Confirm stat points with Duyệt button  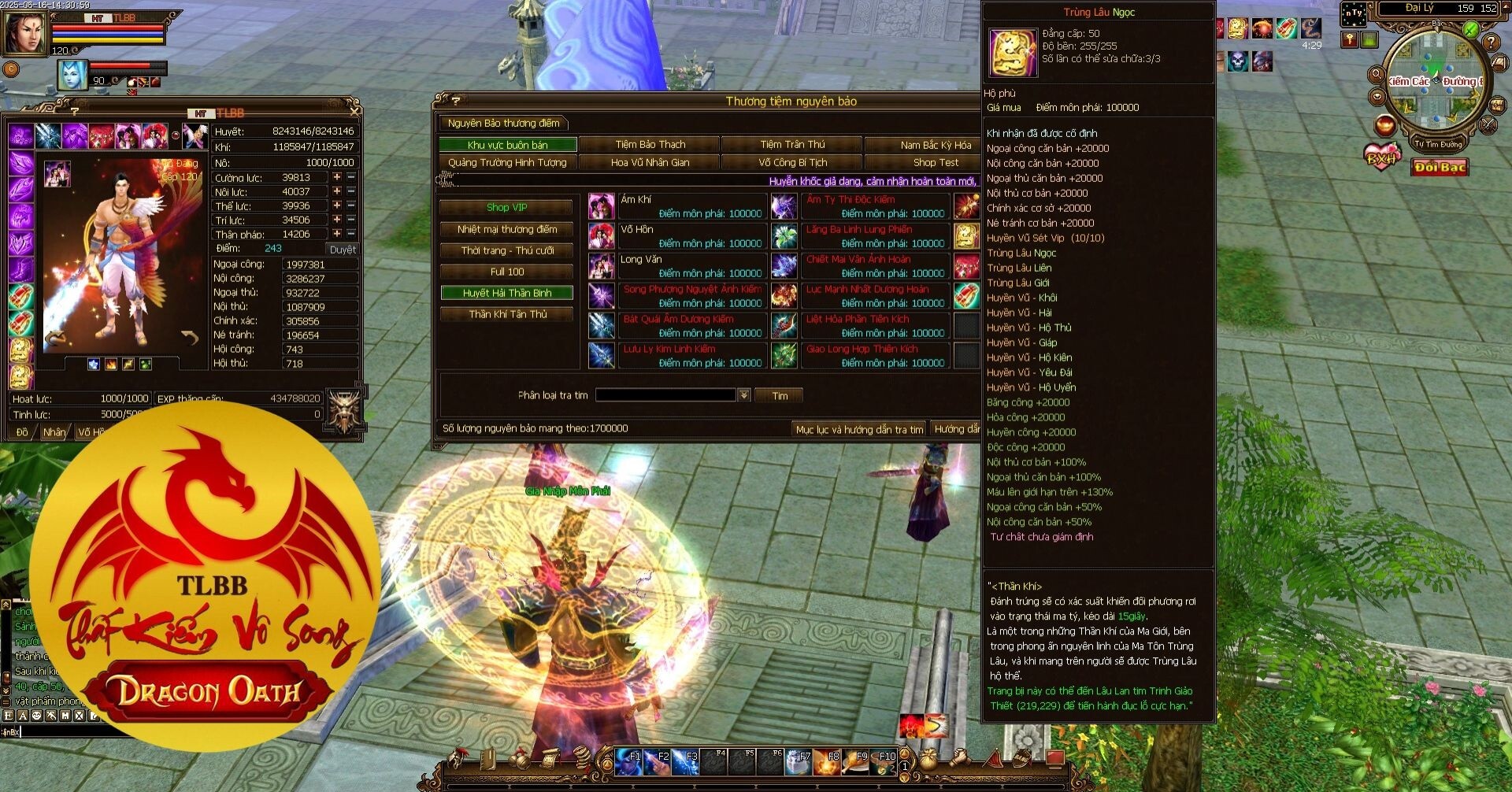point(343,250)
